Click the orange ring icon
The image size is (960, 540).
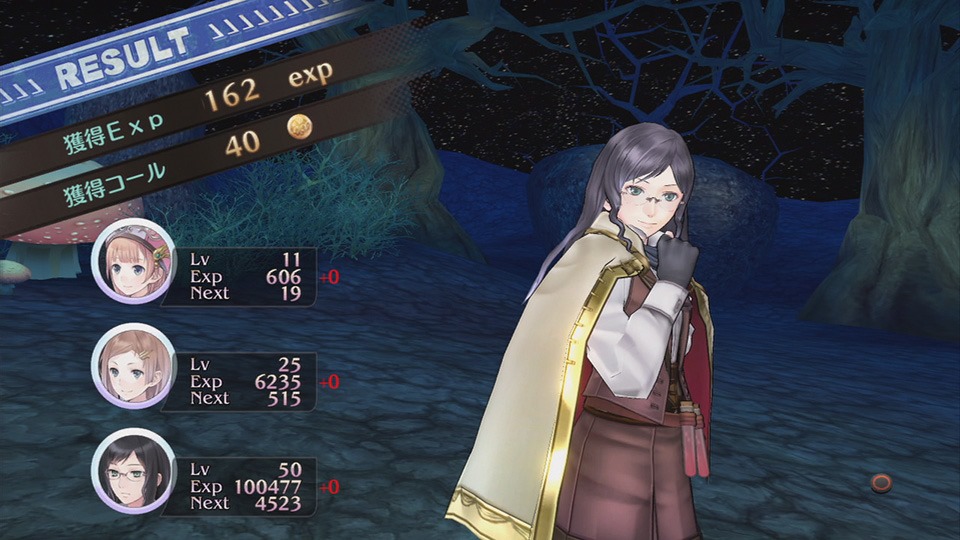click(881, 483)
